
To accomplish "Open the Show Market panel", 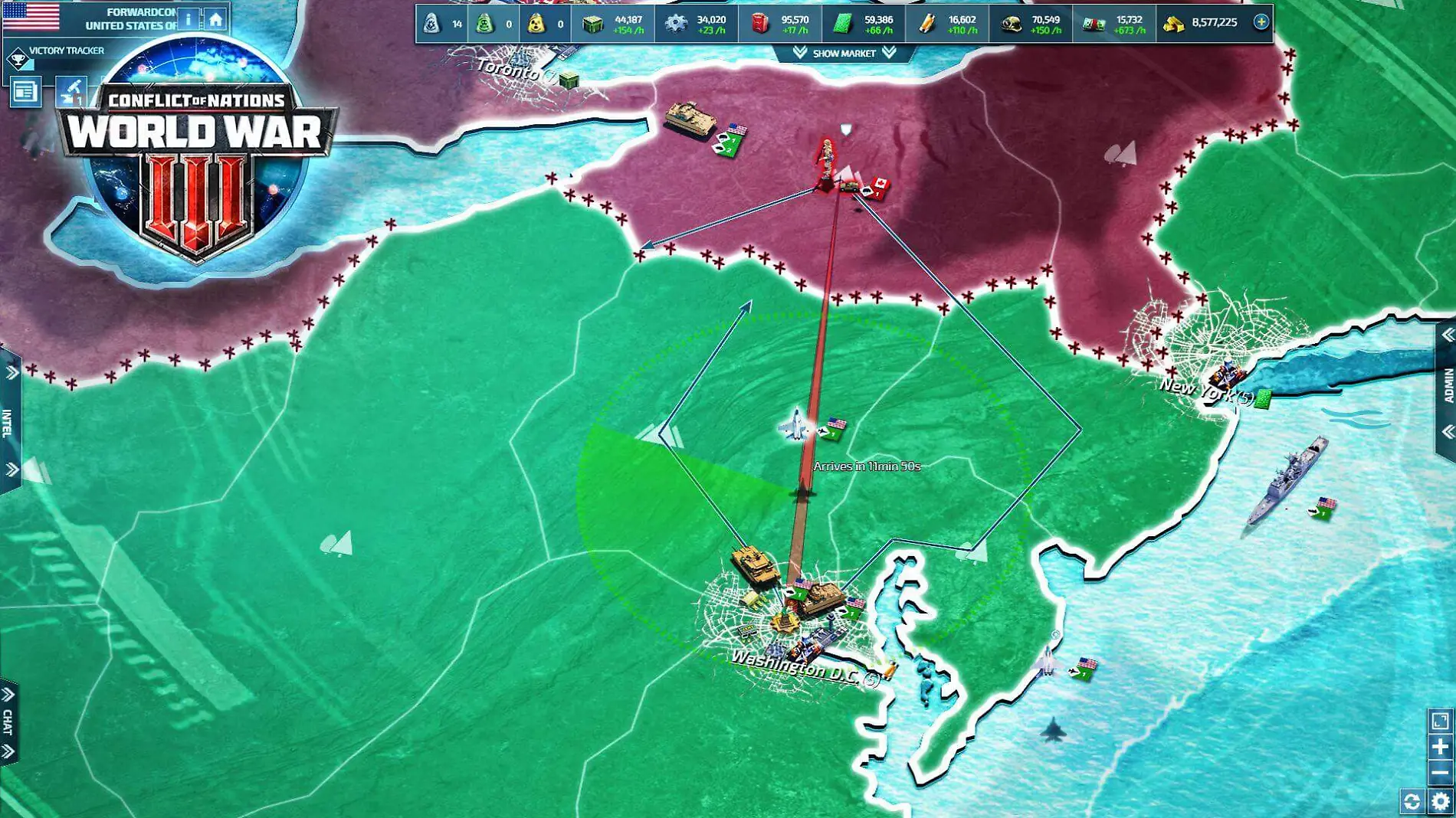I will point(844,53).
